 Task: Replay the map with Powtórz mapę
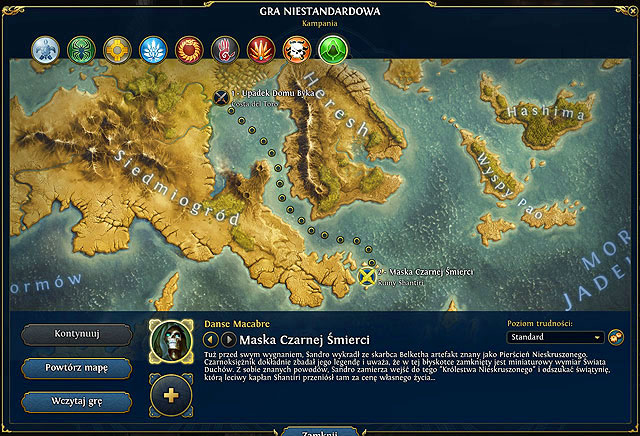(x=76, y=367)
